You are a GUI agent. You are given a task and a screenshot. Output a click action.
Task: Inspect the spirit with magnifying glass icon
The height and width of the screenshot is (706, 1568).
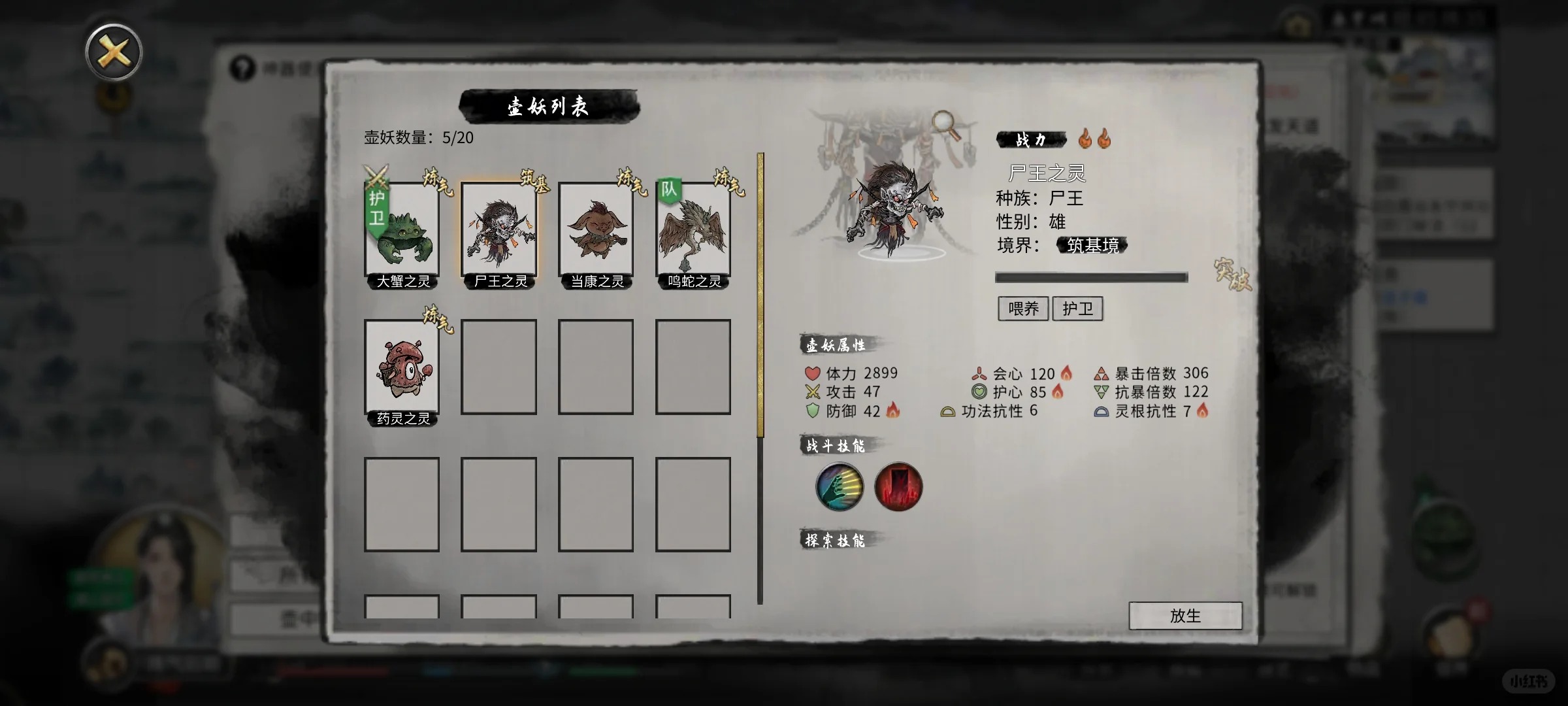(x=947, y=126)
